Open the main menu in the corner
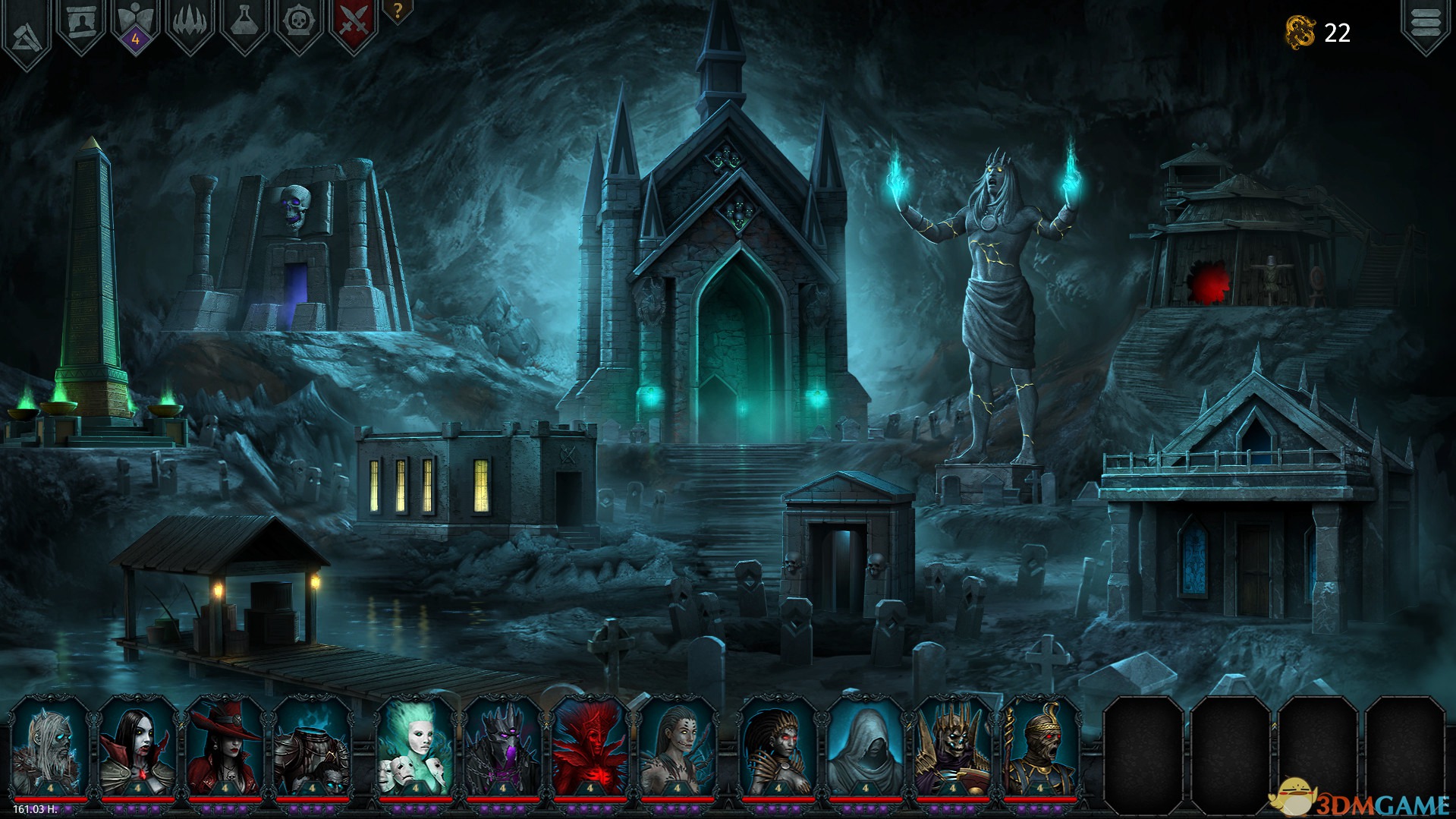Viewport: 1456px width, 819px height. pos(1425,24)
